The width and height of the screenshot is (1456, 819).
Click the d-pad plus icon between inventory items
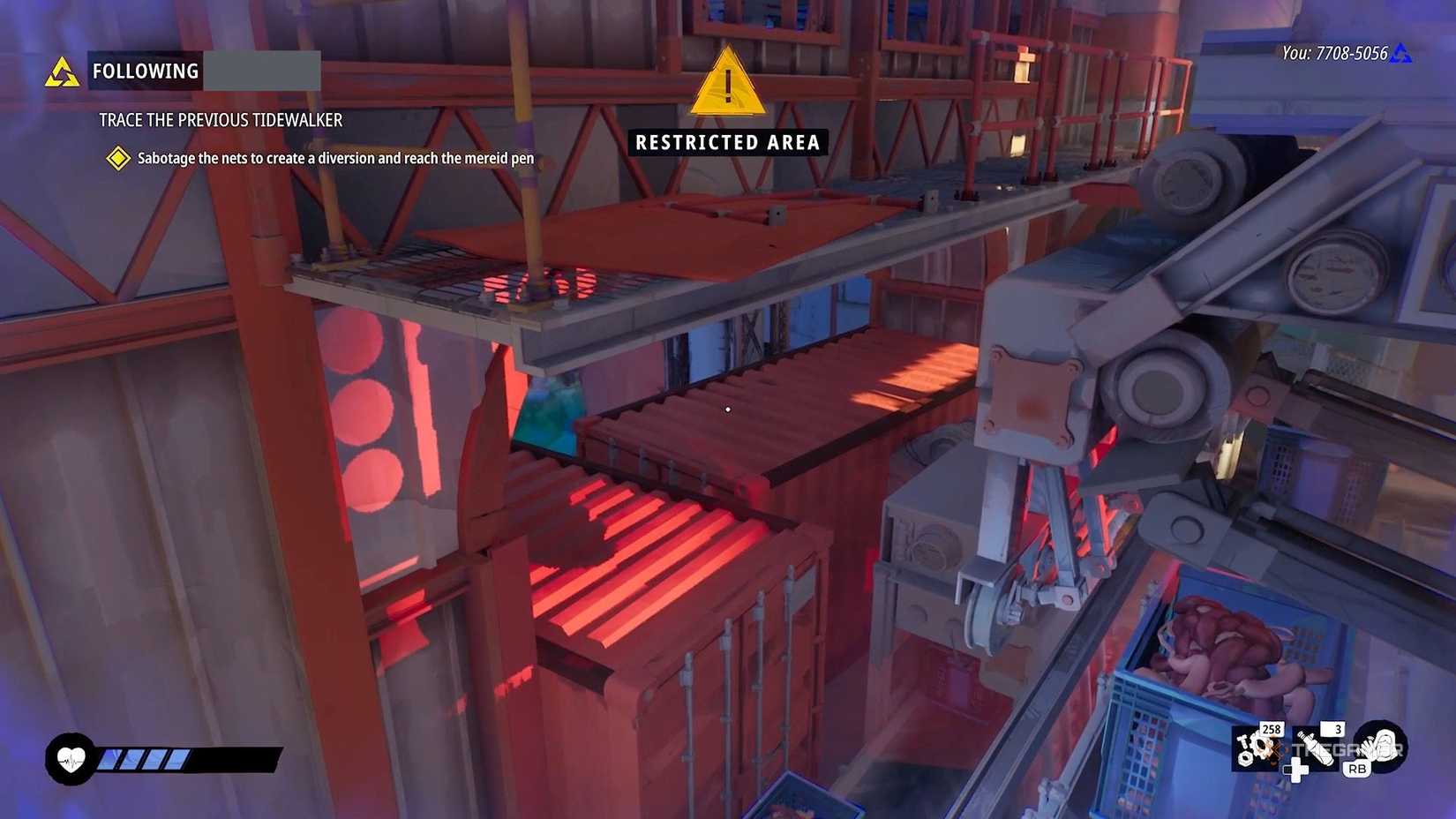pos(1297,772)
